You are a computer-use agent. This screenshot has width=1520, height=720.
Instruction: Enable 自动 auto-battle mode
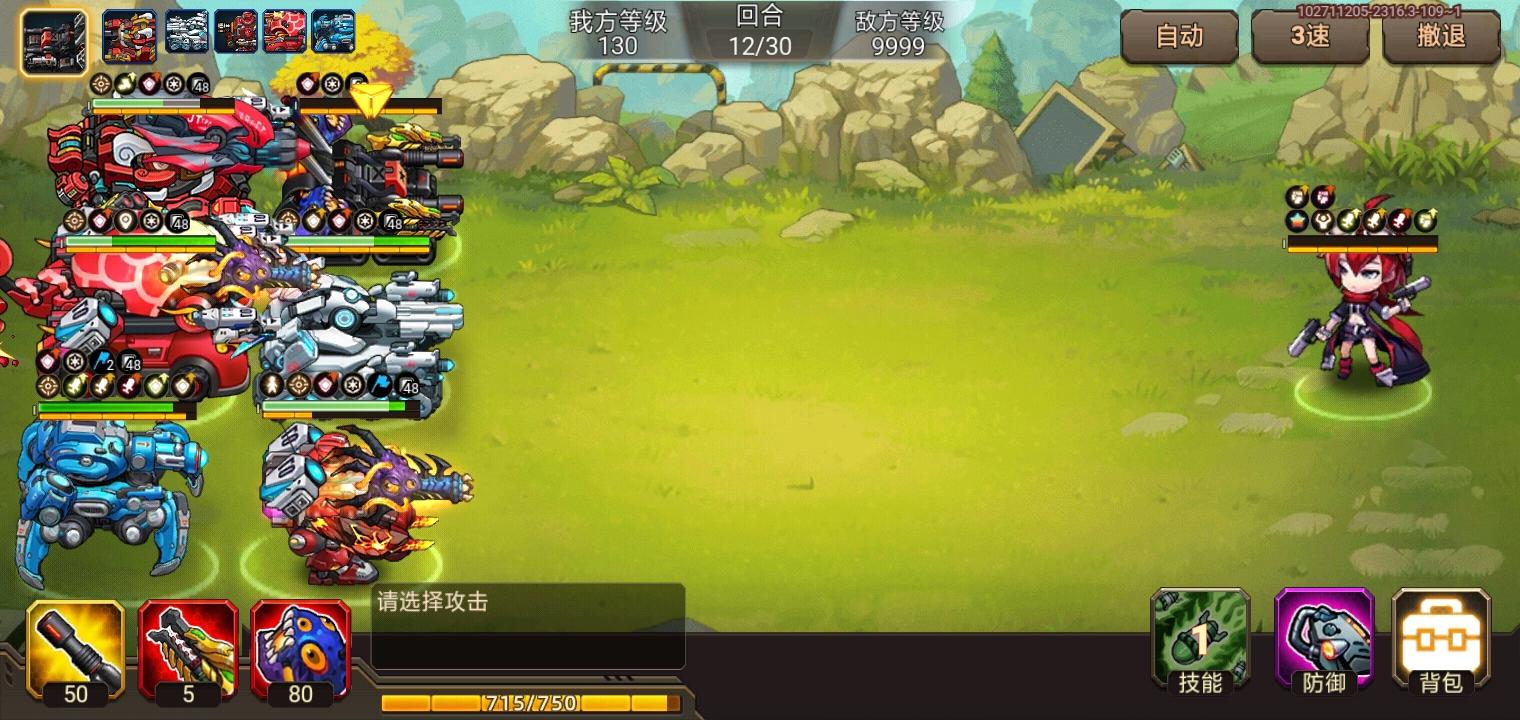pyautogui.click(x=1180, y=34)
